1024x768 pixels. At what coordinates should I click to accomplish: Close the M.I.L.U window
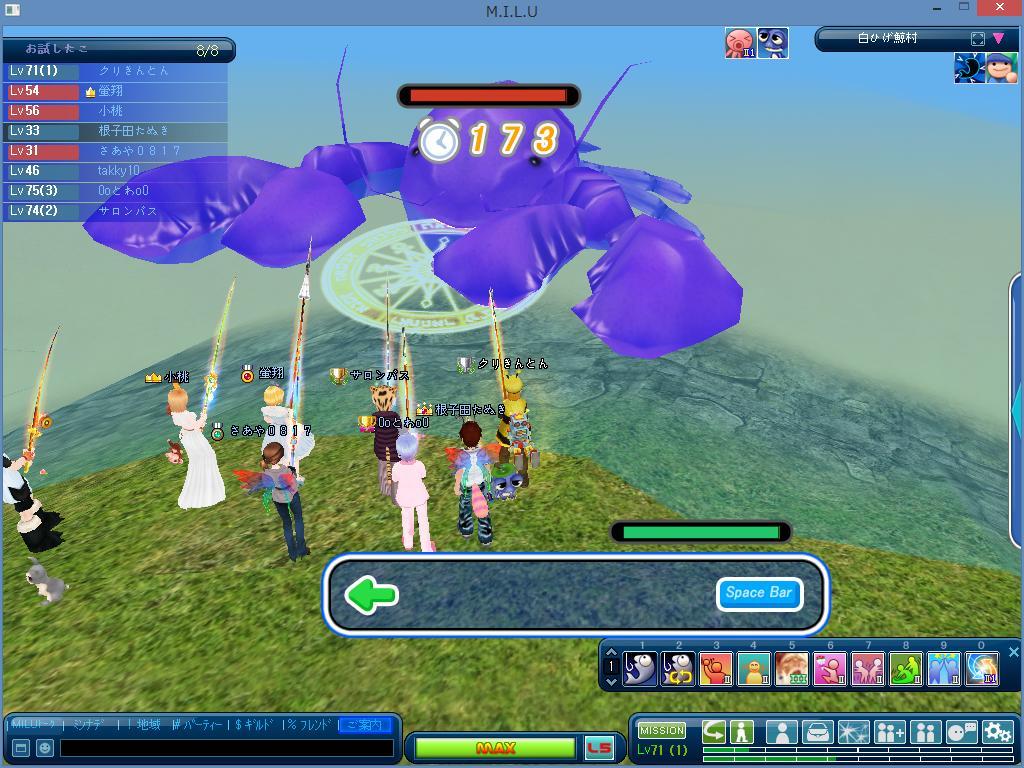pyautogui.click(x=1003, y=9)
